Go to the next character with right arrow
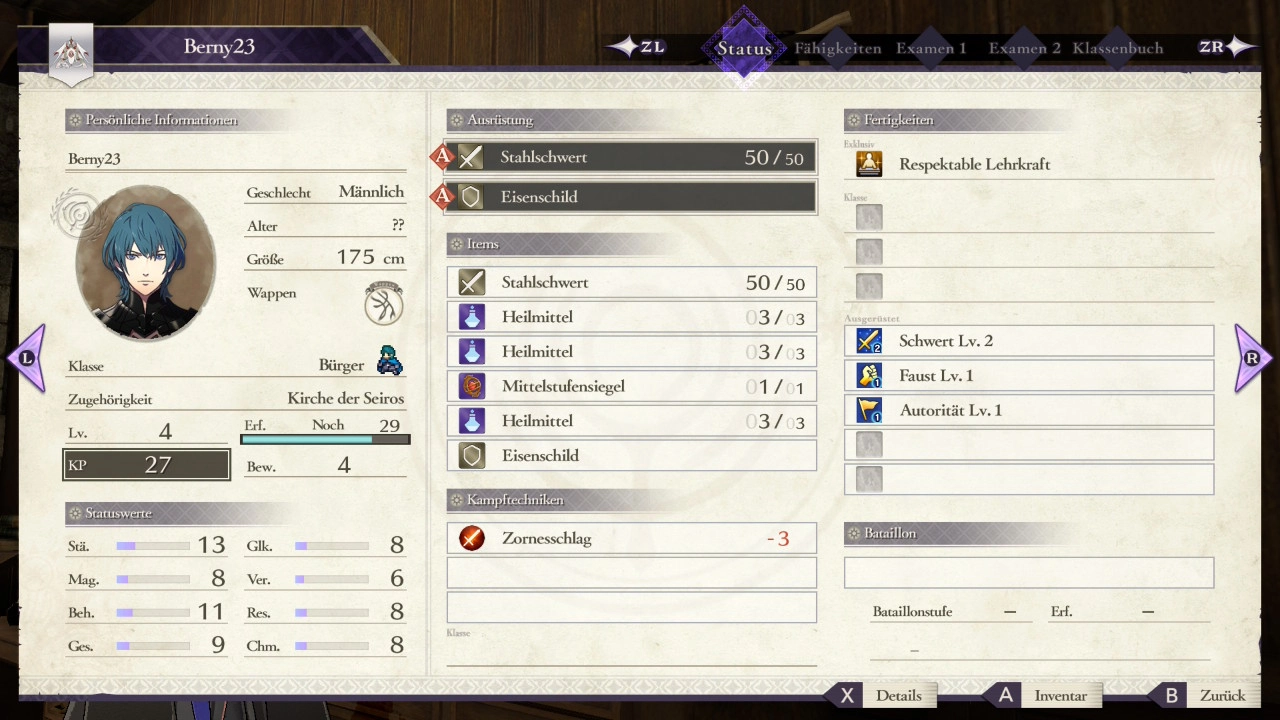Image resolution: width=1280 pixels, height=720 pixels. coord(1252,358)
